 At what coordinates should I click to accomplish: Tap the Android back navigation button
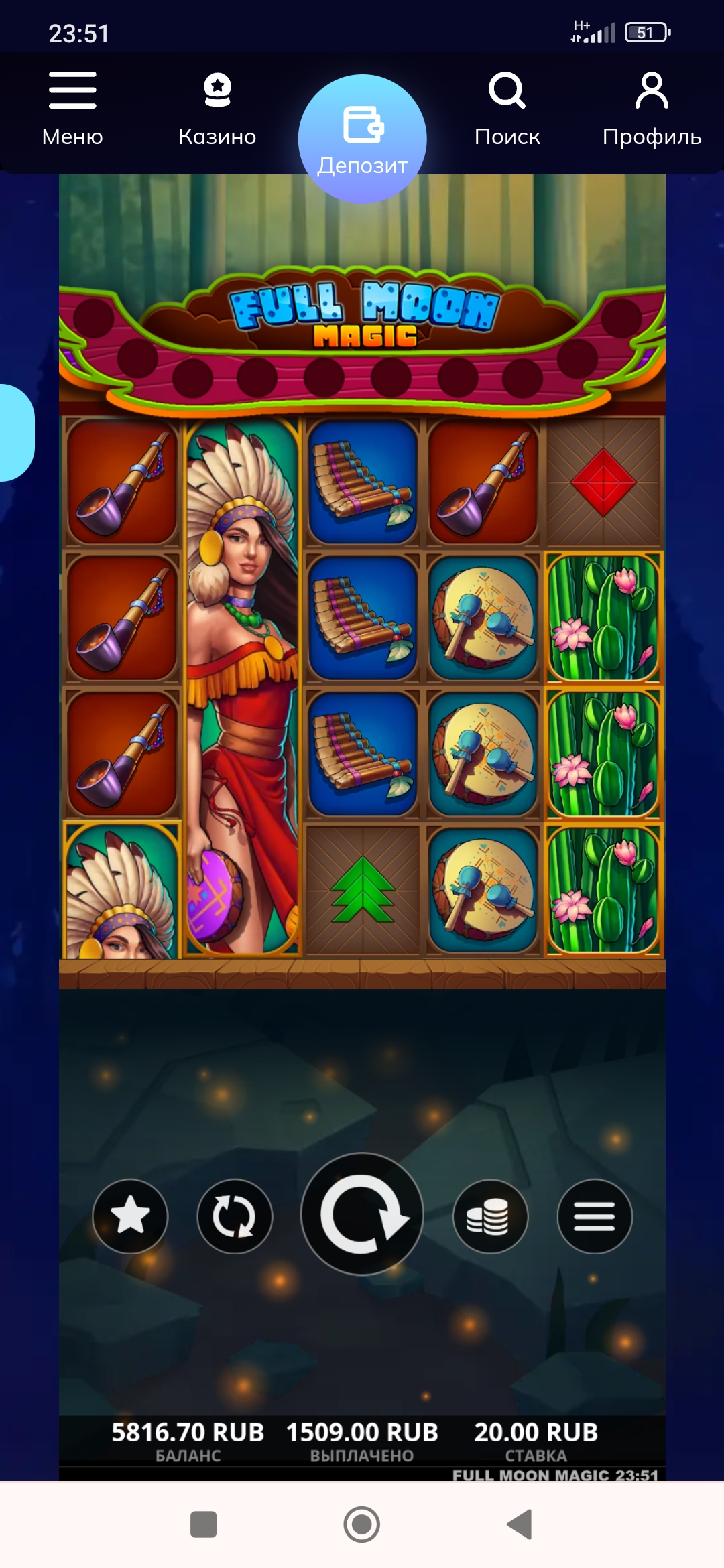click(x=520, y=1524)
